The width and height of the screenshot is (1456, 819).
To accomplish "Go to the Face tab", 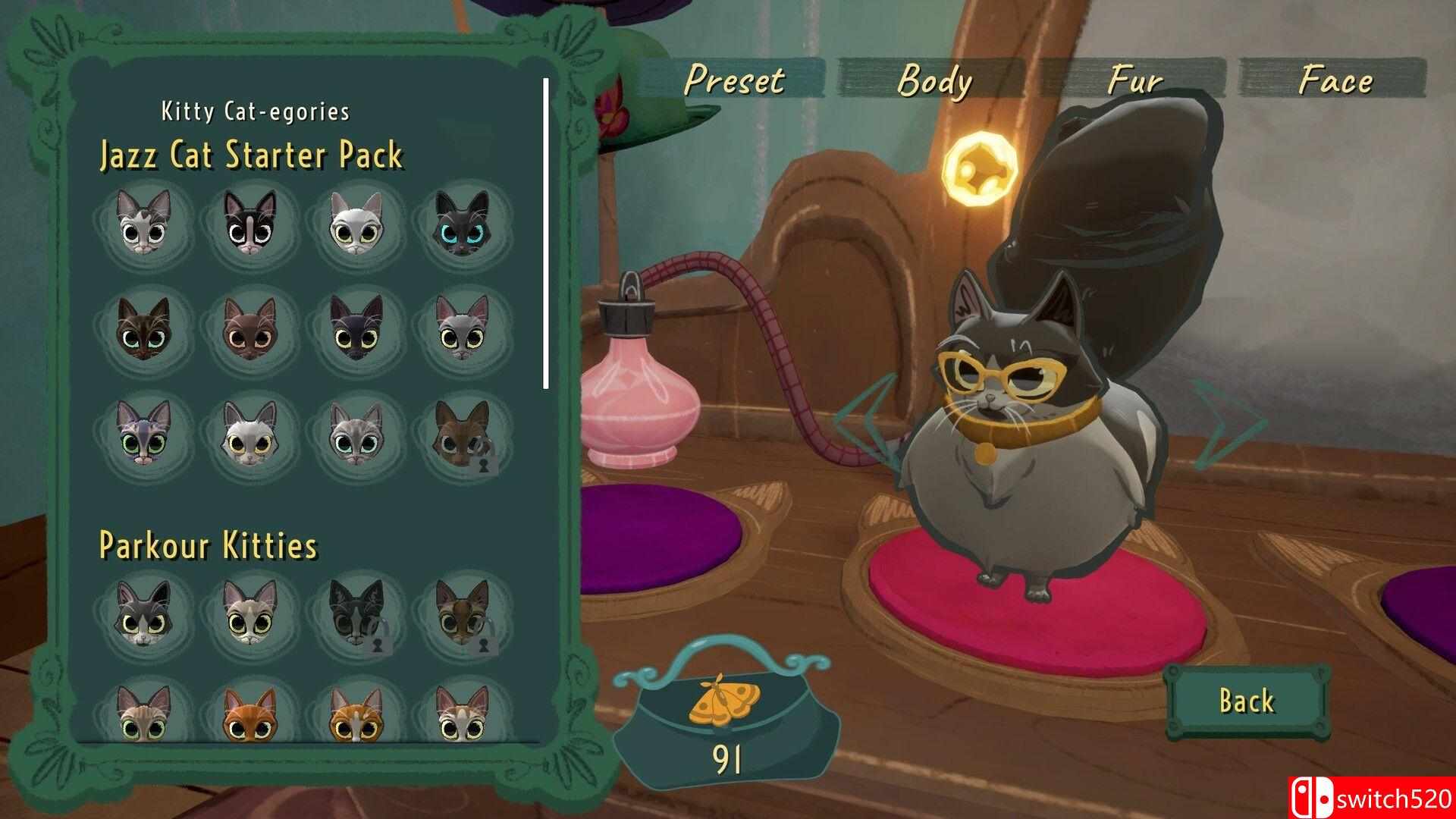I will (x=1335, y=80).
